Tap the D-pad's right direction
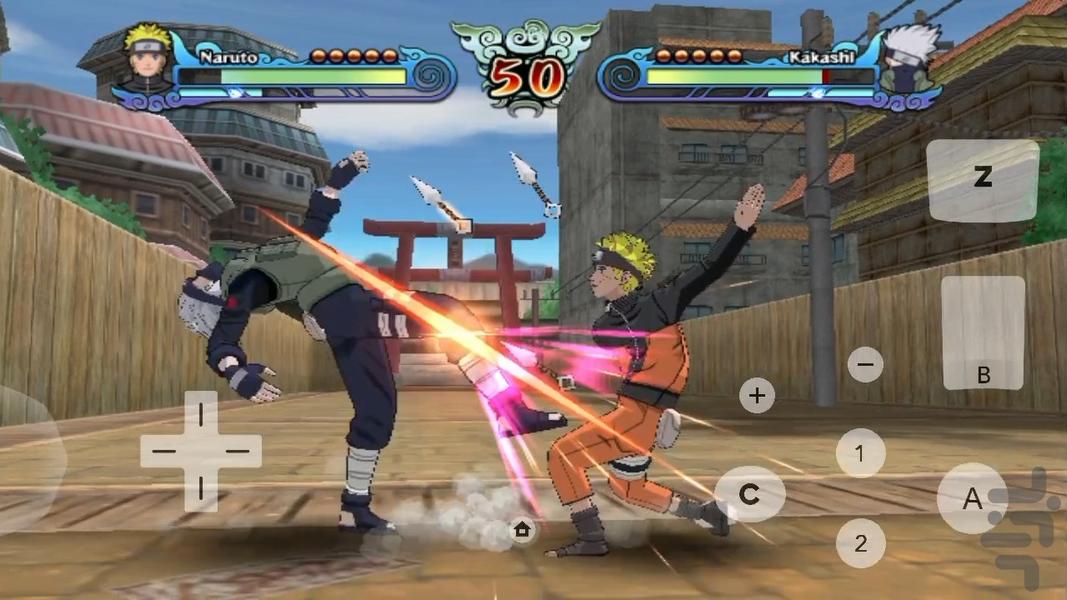The image size is (1067, 600). 239,451
